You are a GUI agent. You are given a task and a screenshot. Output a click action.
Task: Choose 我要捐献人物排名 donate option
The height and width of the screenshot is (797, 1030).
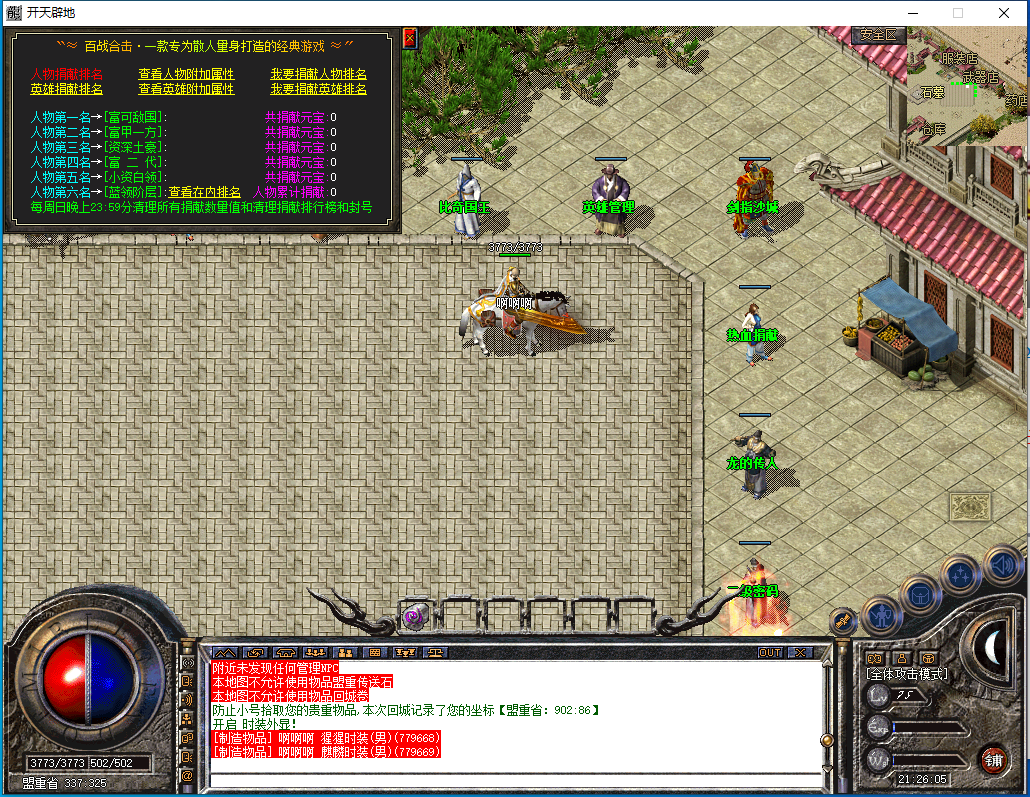[318, 74]
